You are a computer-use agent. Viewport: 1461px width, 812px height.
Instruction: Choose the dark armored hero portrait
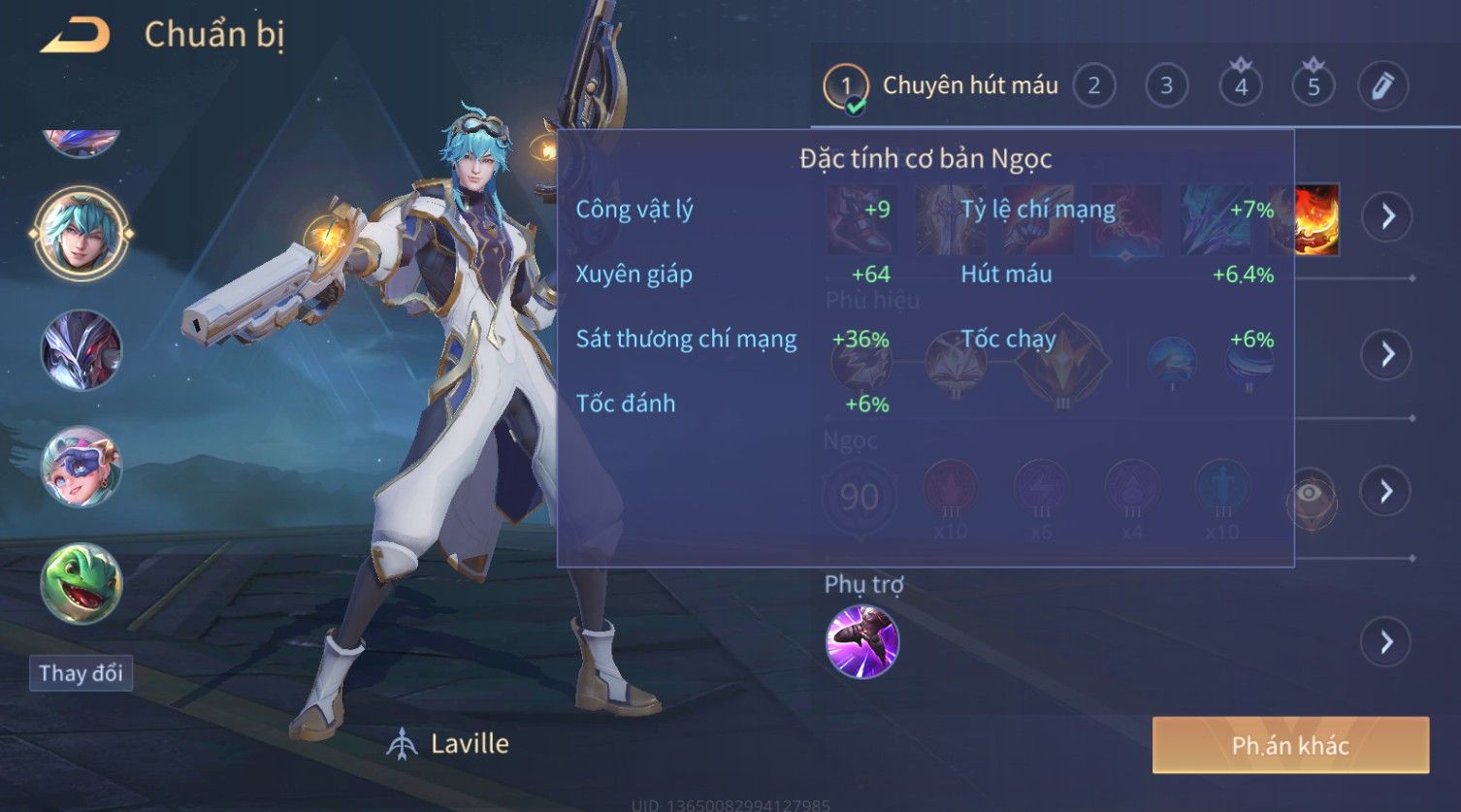81,350
